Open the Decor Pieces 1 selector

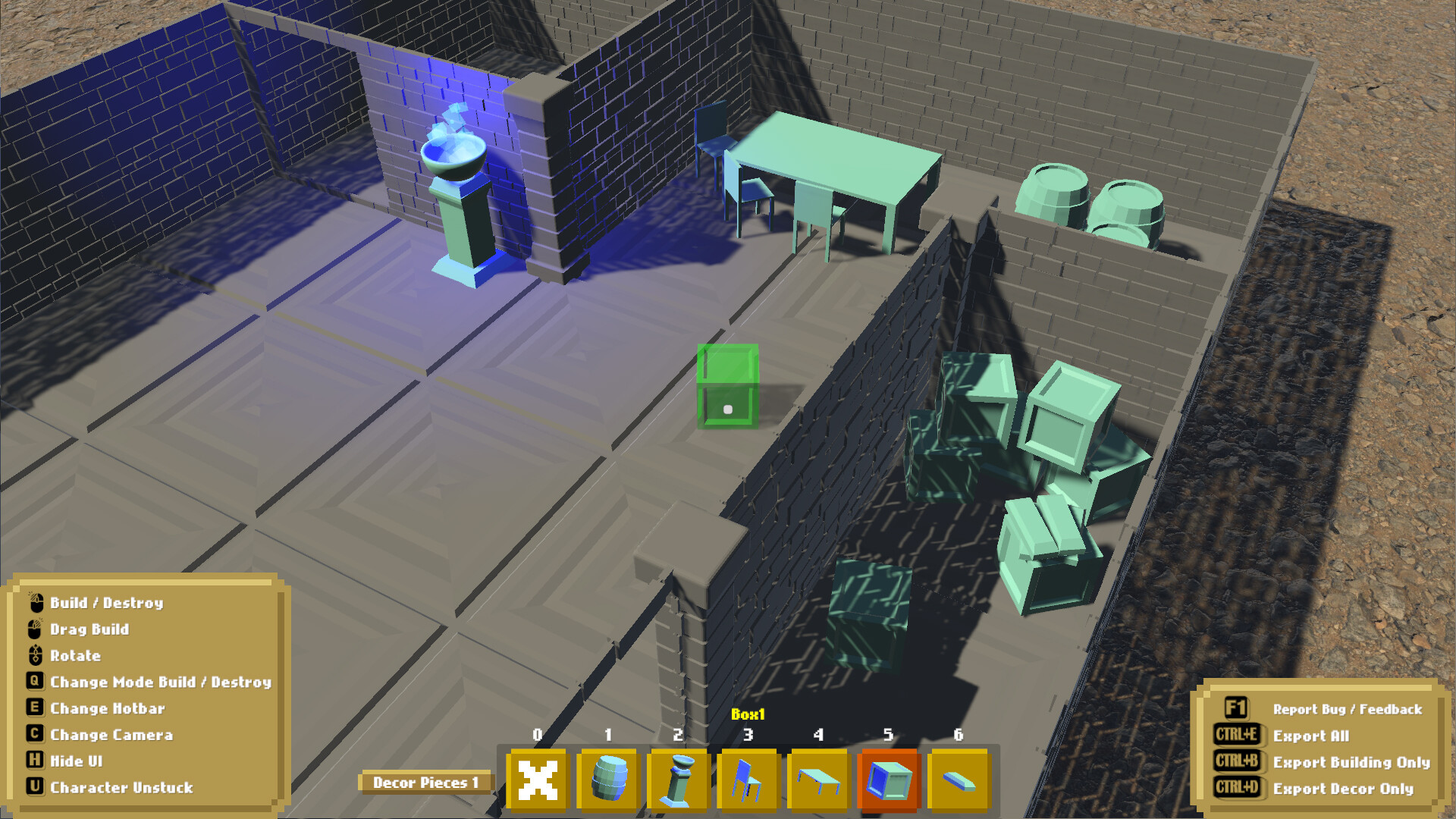tap(428, 781)
